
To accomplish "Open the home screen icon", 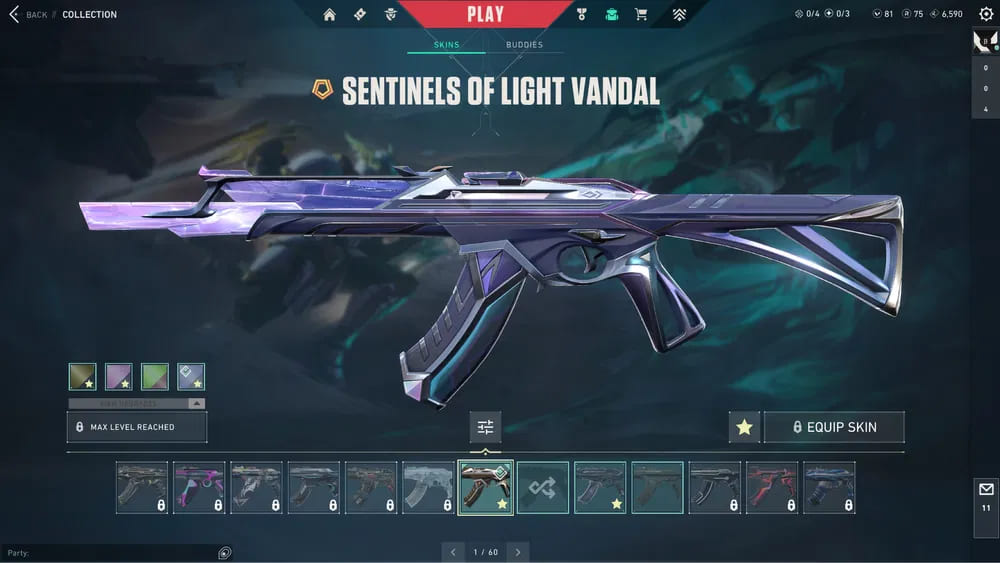I will coord(329,15).
